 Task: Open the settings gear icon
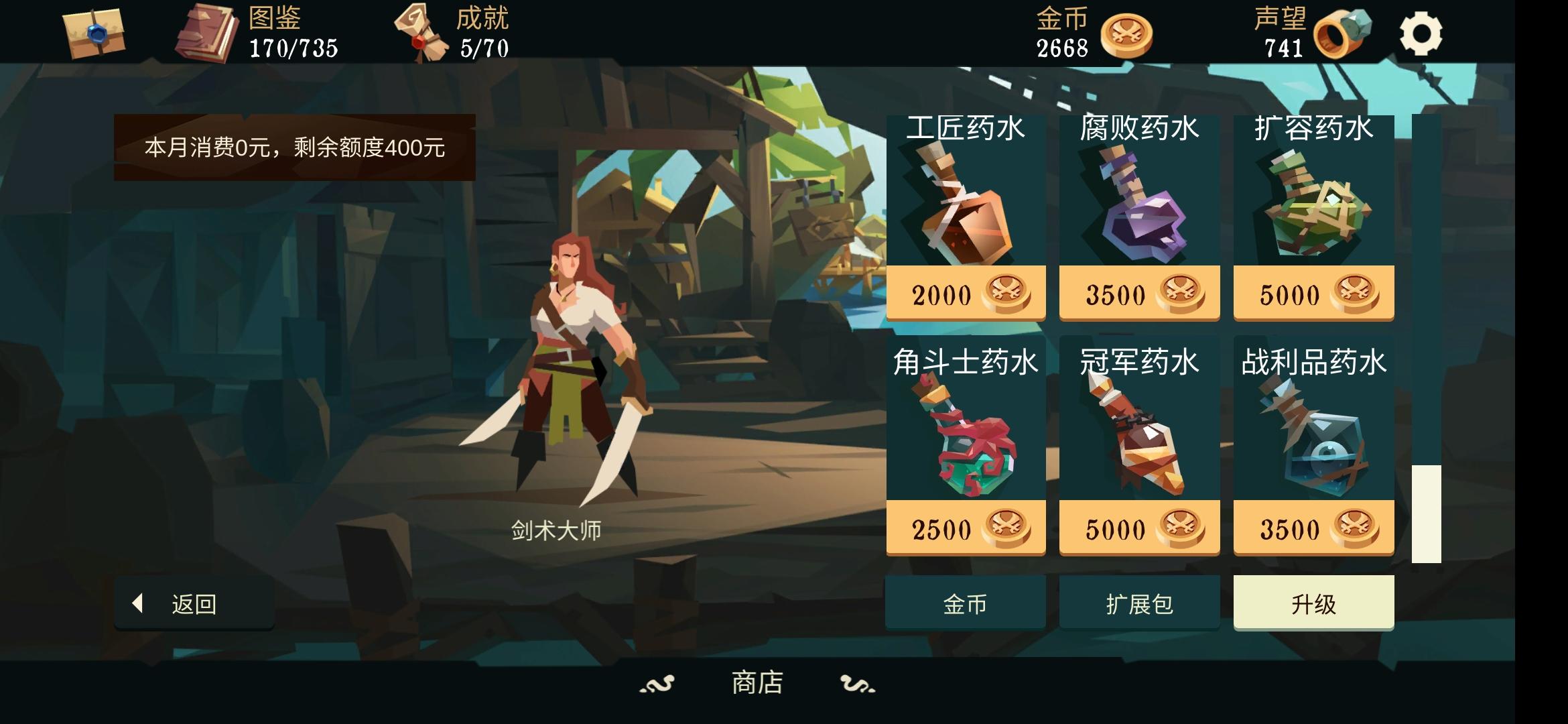1423,32
